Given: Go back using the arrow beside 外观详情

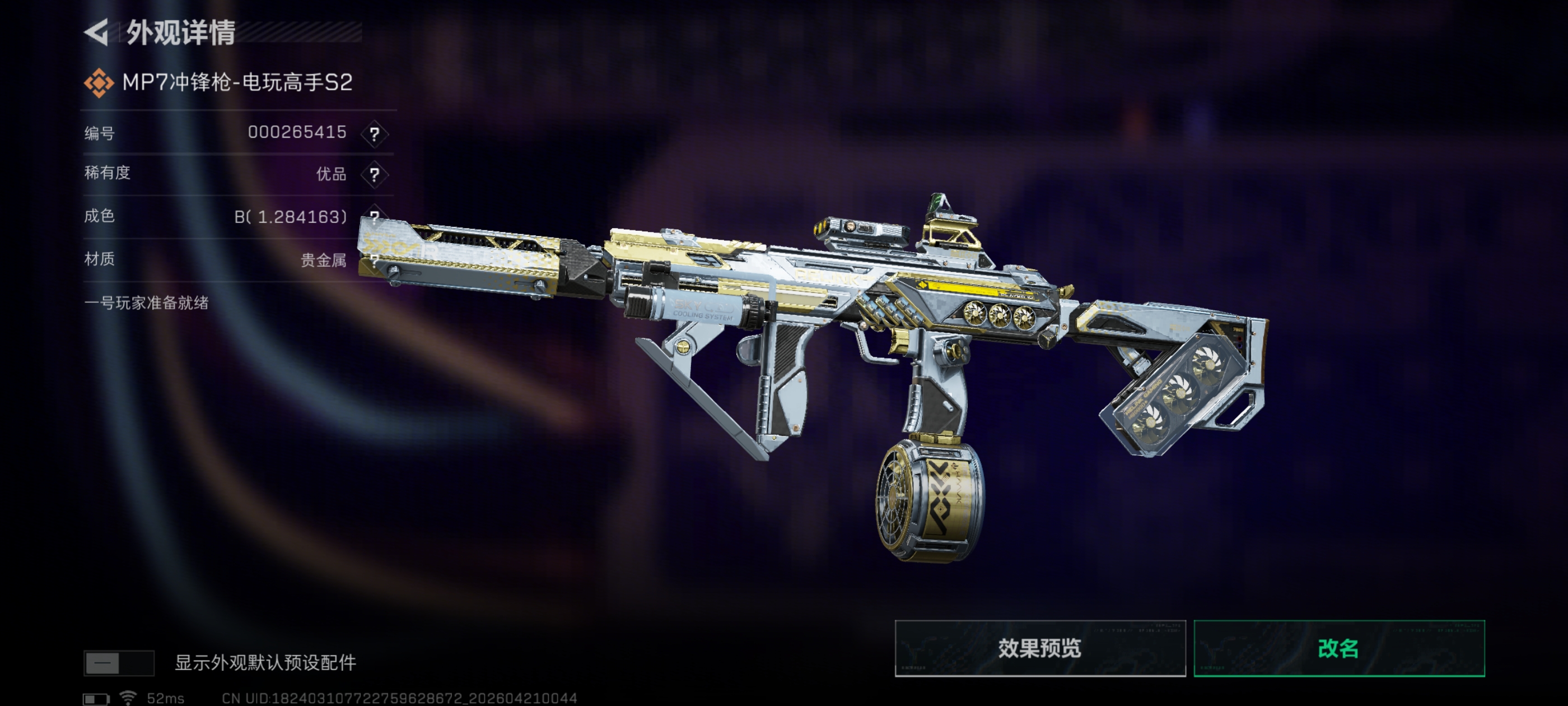Looking at the screenshot, I should click(x=97, y=32).
